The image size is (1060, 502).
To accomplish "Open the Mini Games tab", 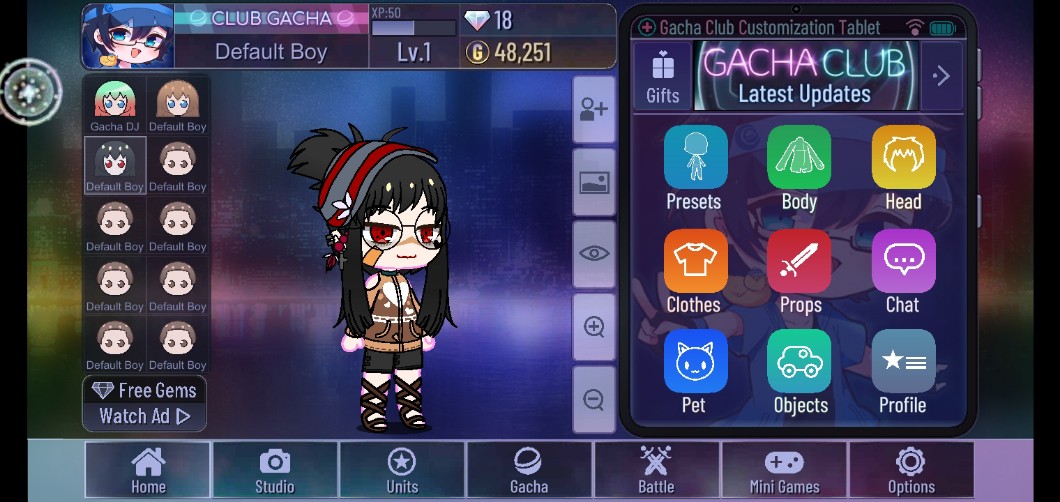I will click(x=784, y=470).
